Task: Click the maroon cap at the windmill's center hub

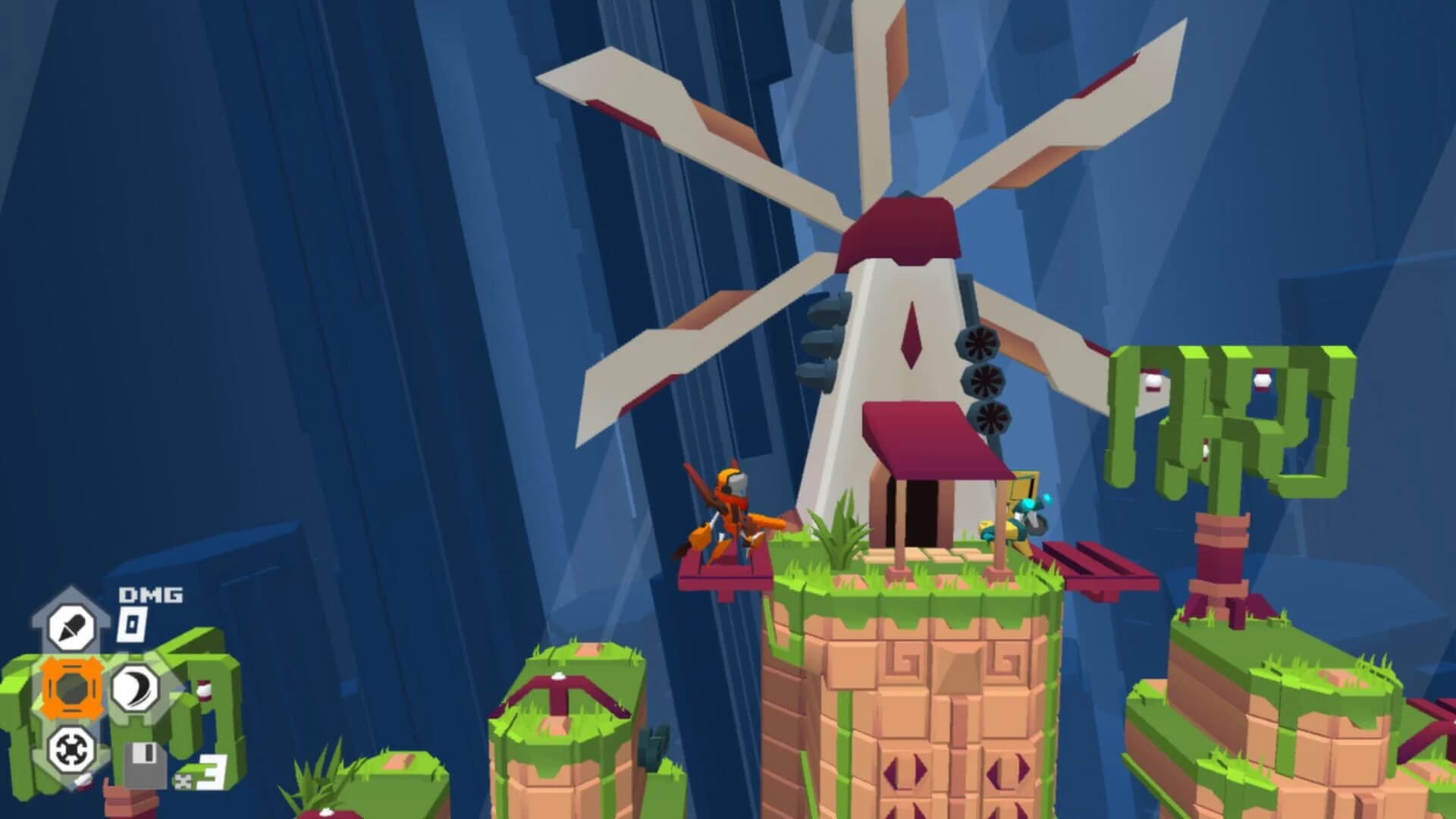Action: [x=899, y=227]
